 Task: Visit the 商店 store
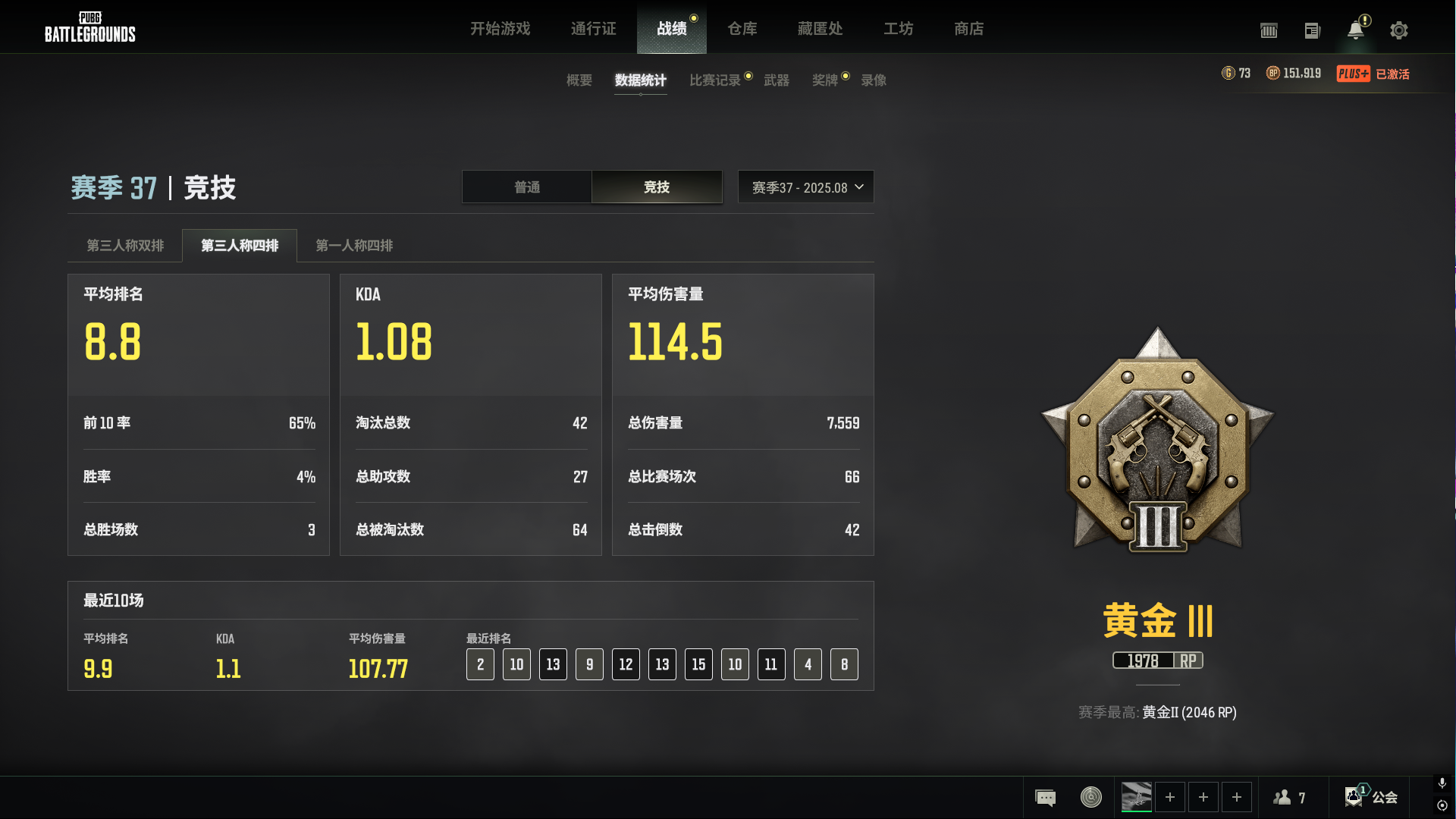968,29
